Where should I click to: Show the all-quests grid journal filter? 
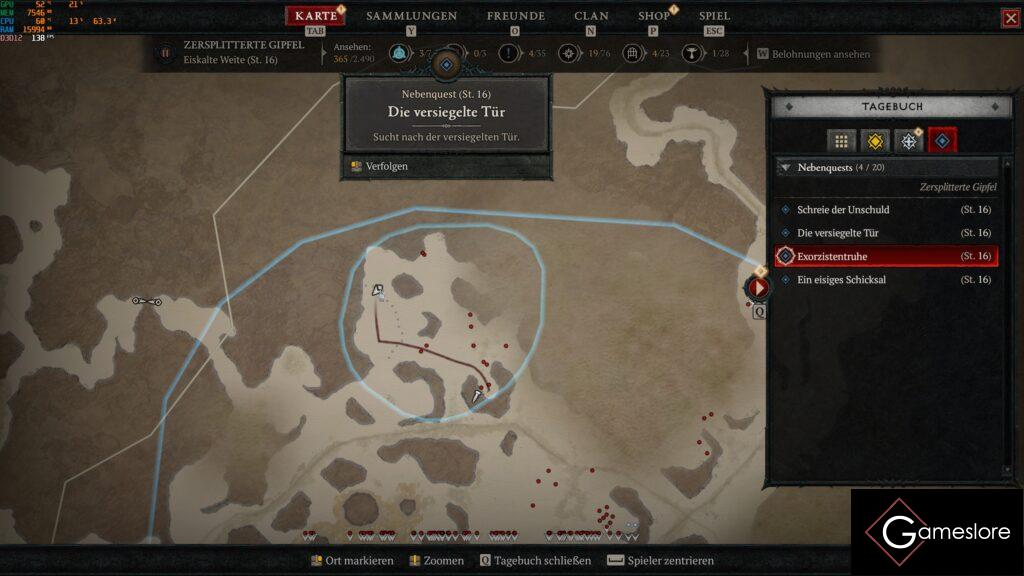(x=841, y=141)
